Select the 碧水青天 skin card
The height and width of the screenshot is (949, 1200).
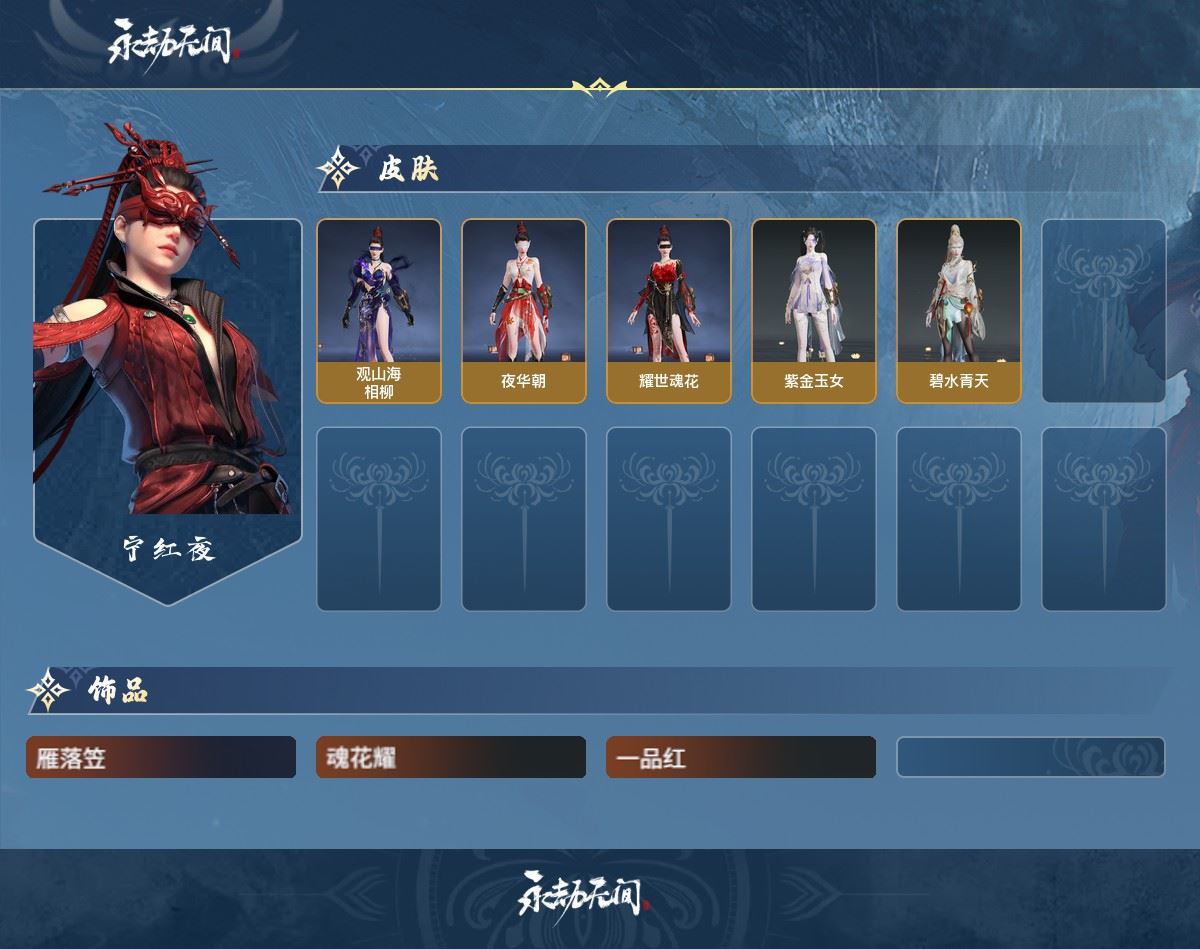[x=959, y=311]
